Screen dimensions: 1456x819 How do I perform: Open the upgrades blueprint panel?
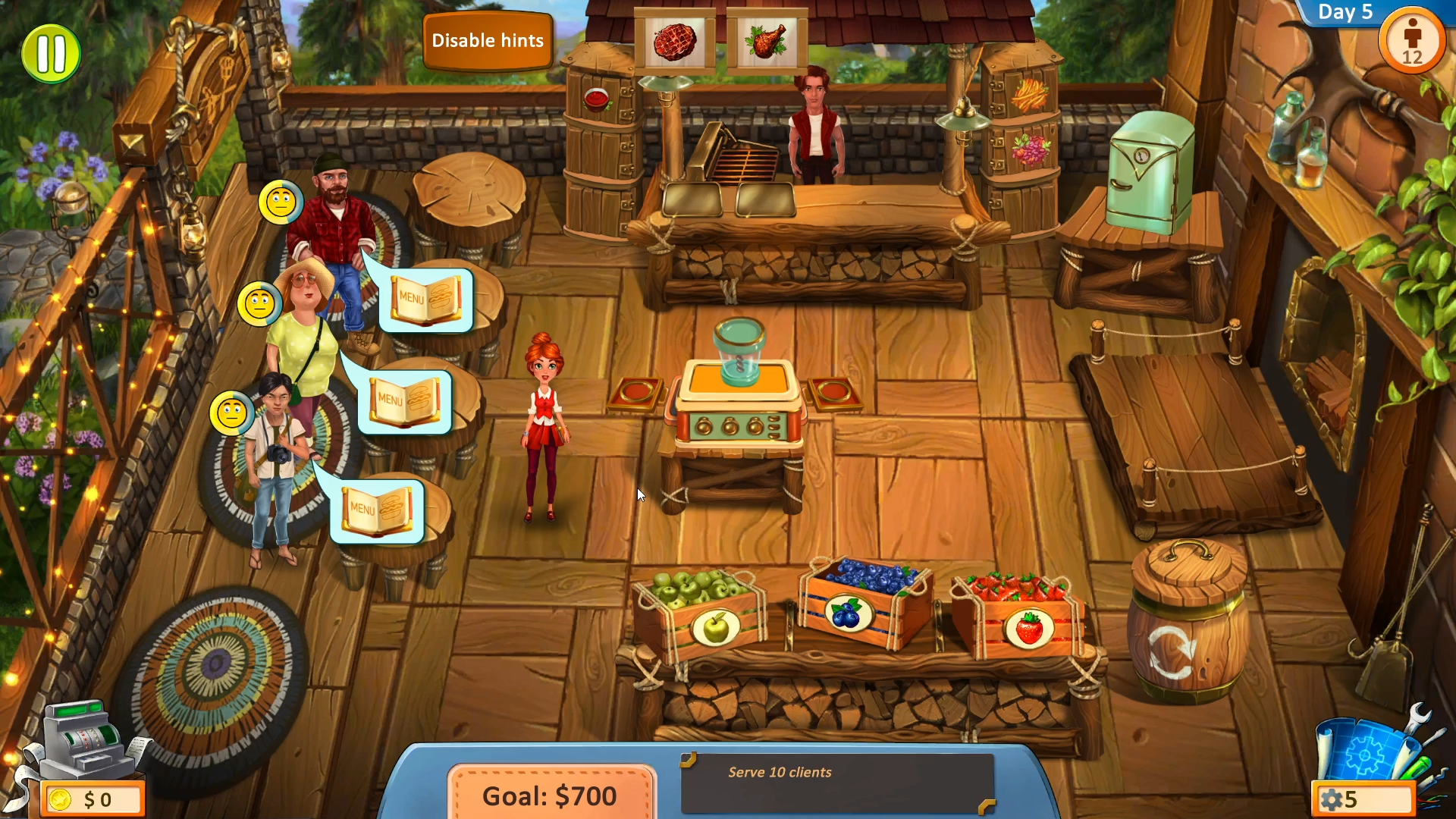[1363, 747]
